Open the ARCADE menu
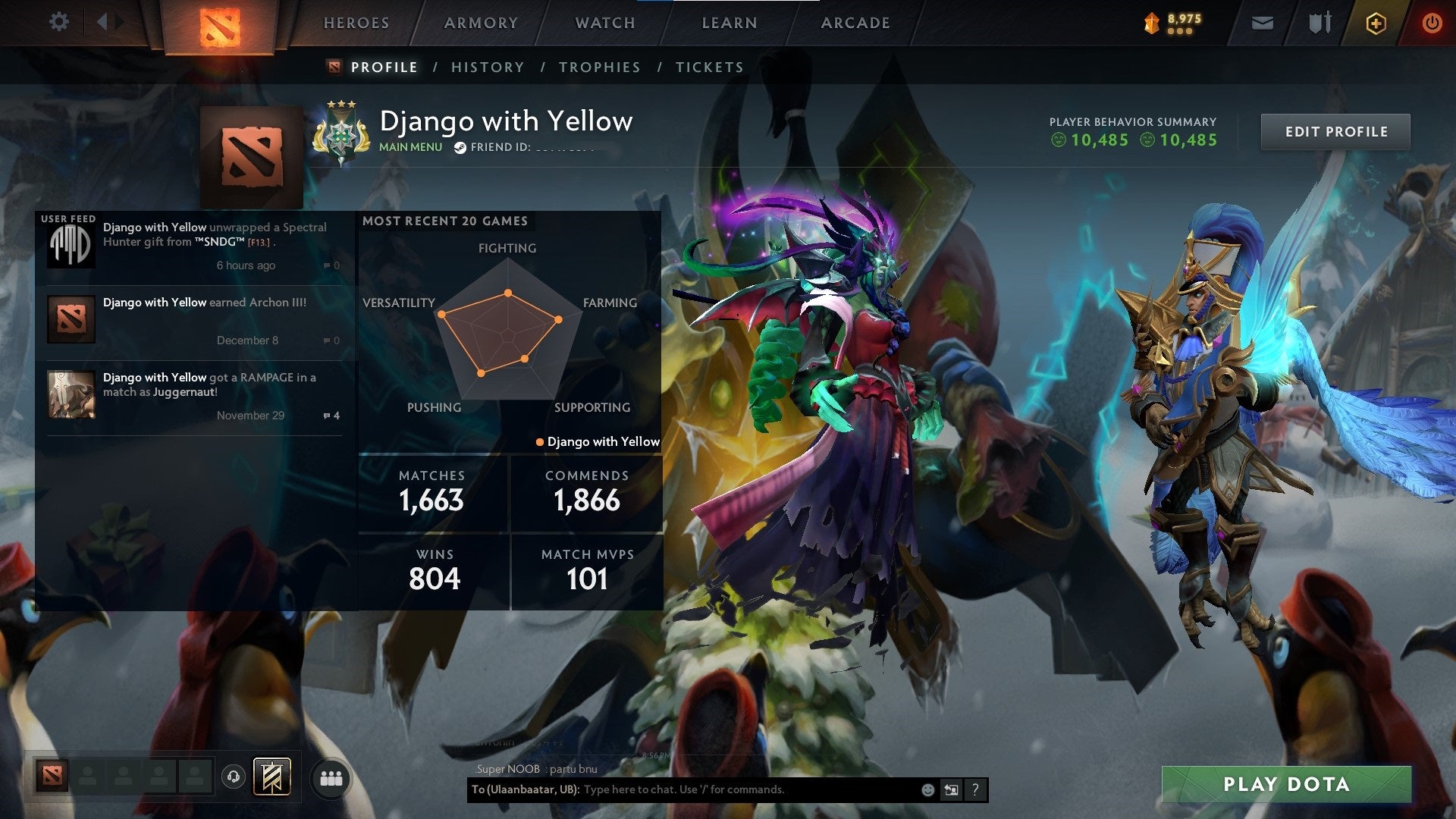Screen dimensions: 1456x819 click(x=855, y=23)
